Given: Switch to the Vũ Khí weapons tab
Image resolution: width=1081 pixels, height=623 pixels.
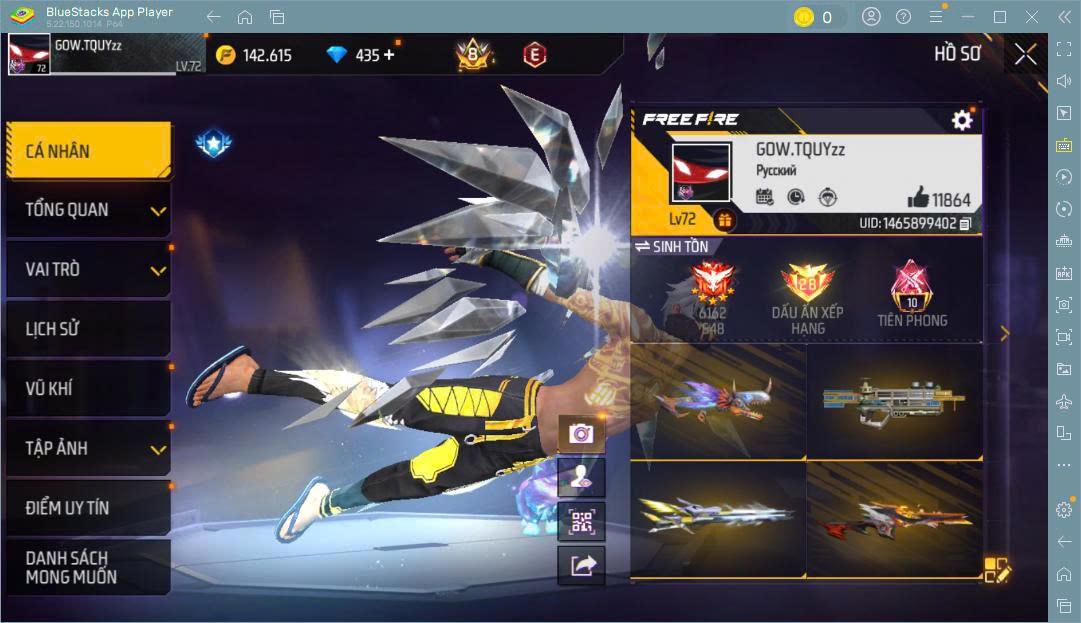Looking at the screenshot, I should [x=88, y=388].
